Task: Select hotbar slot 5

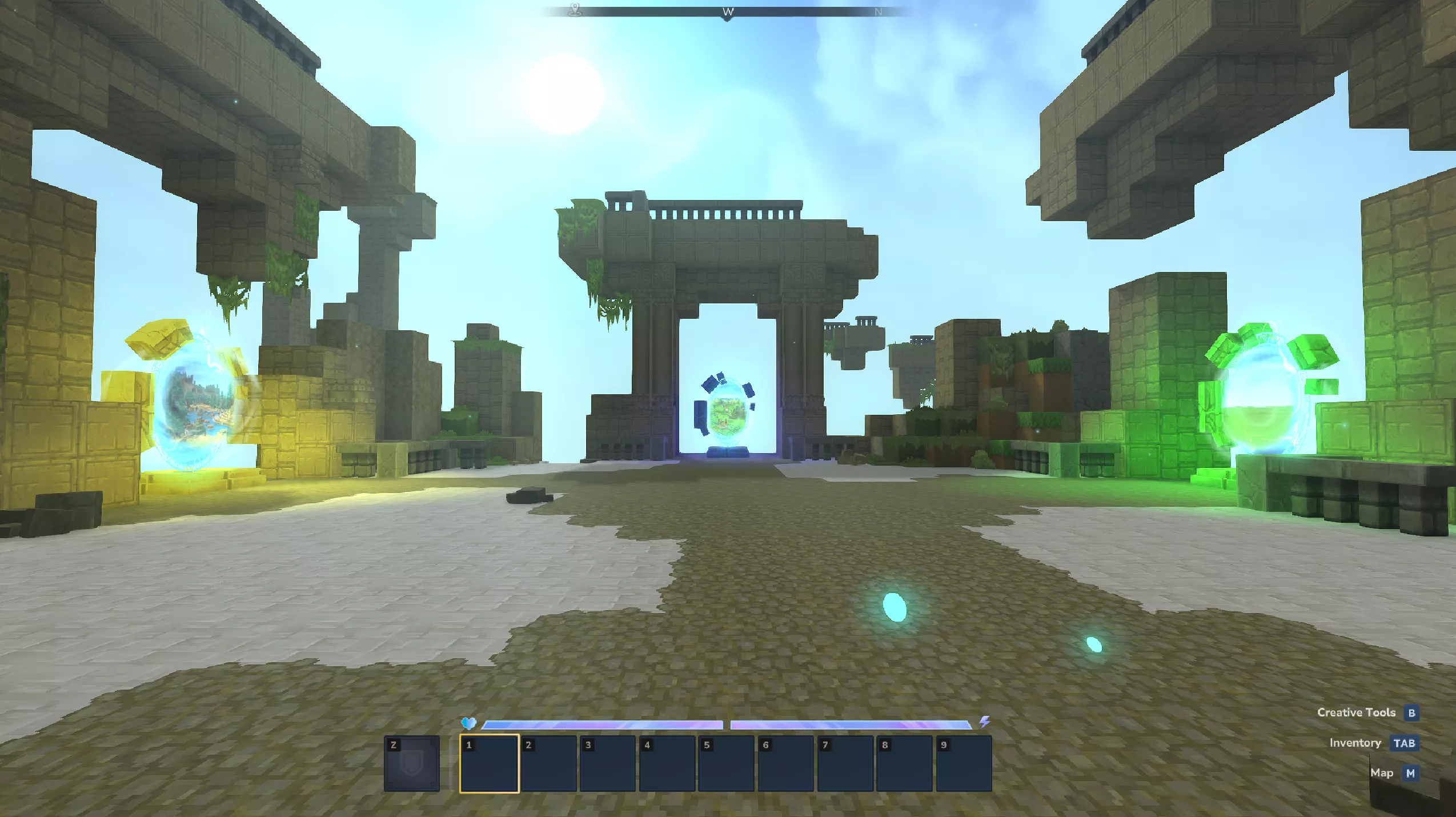Action: pyautogui.click(x=727, y=764)
